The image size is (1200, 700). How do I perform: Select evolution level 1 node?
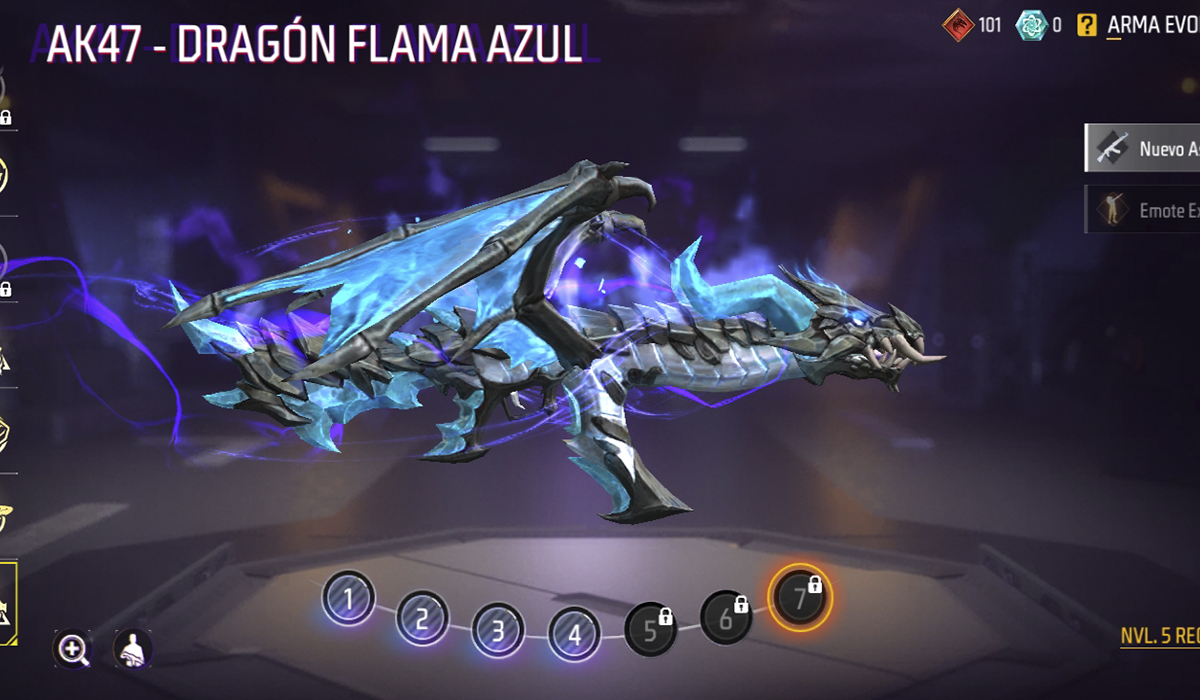tap(348, 600)
